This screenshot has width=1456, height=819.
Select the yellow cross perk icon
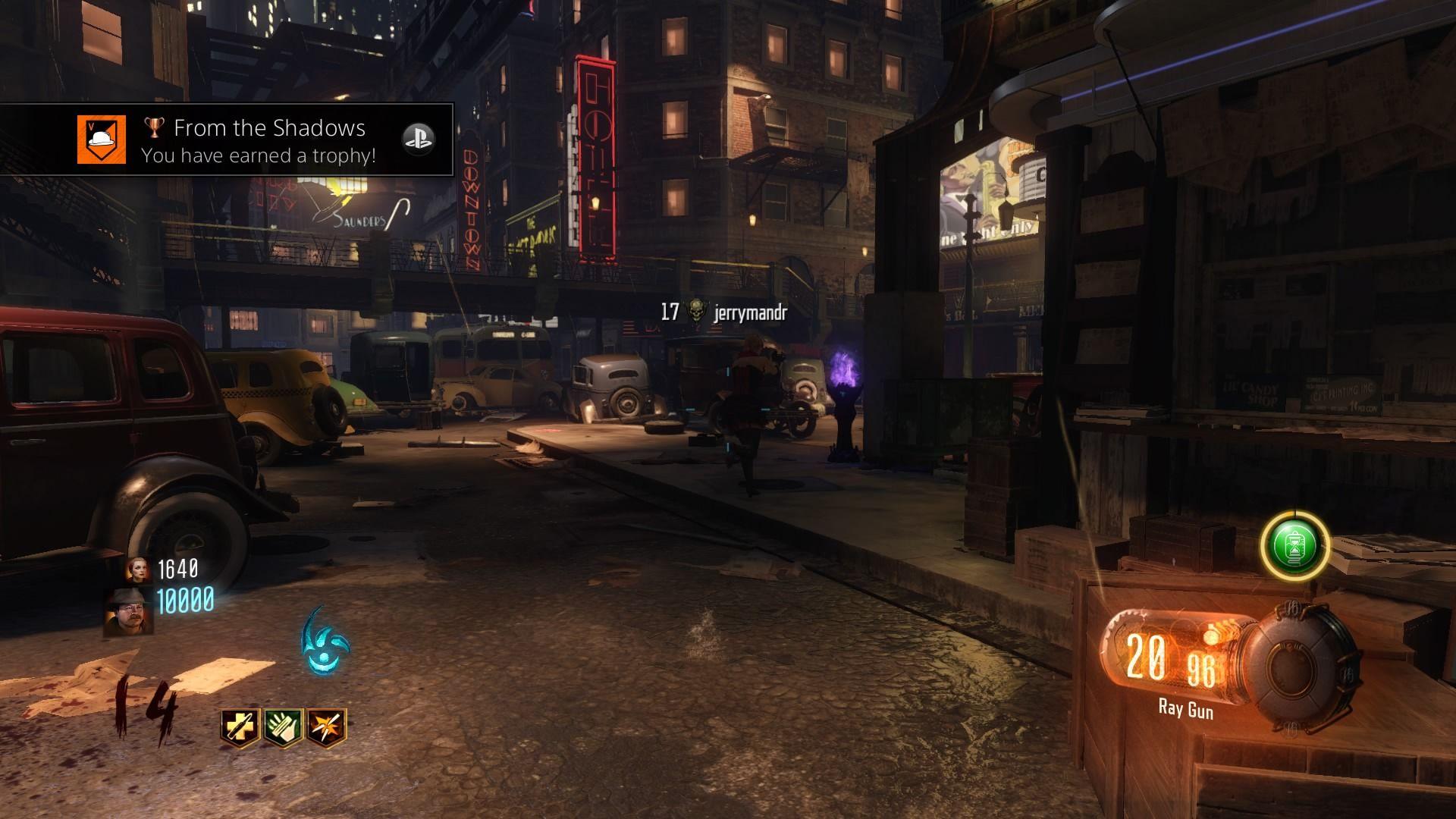coord(240,726)
